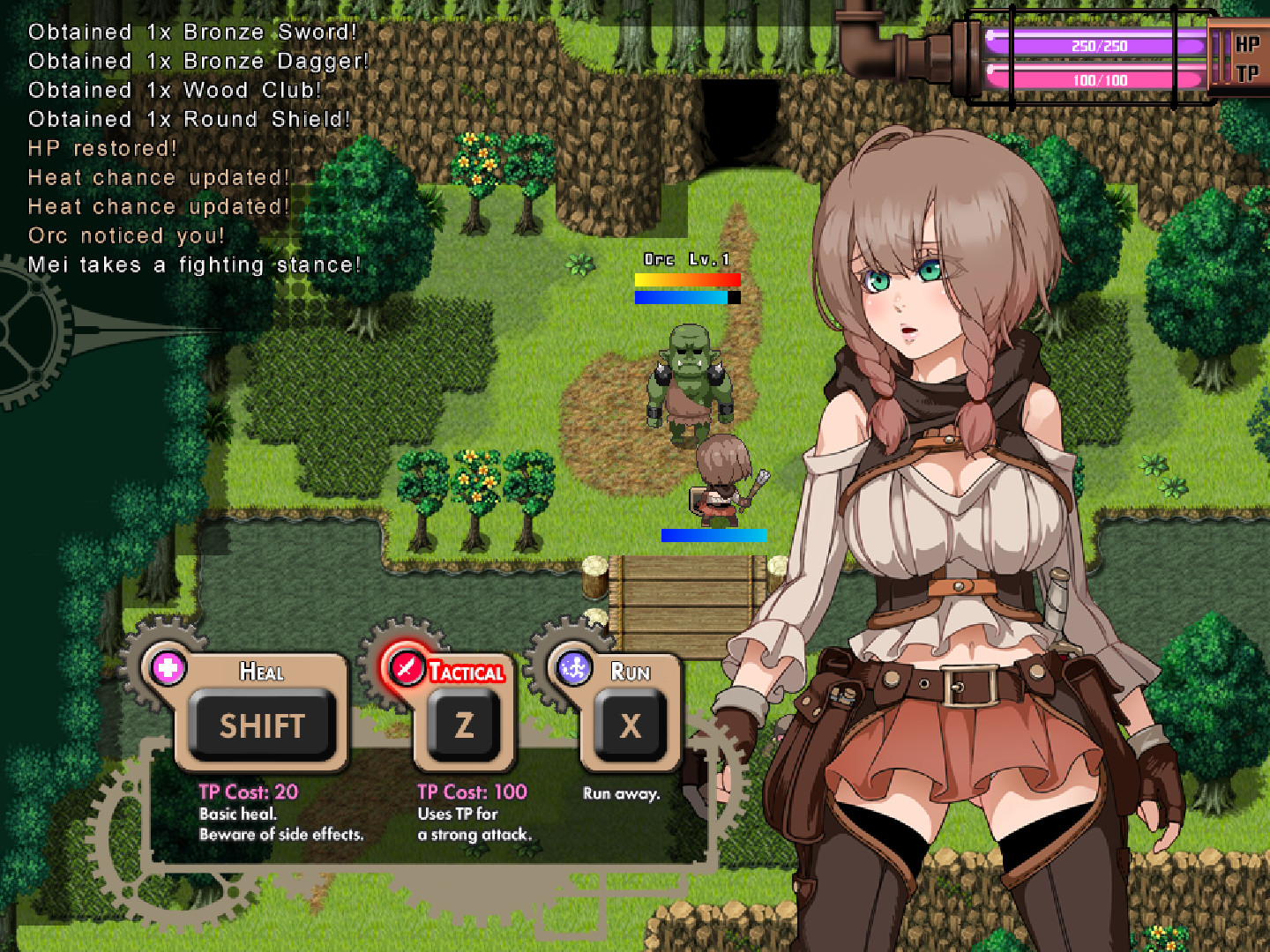Select the Heal skill cross icon

click(x=169, y=669)
